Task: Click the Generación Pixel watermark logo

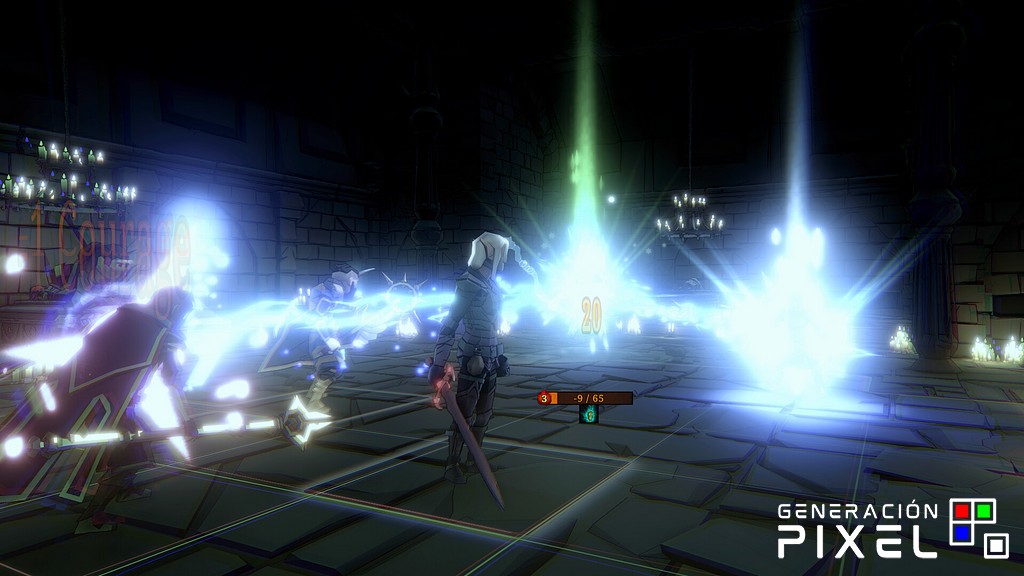Action: point(893,529)
